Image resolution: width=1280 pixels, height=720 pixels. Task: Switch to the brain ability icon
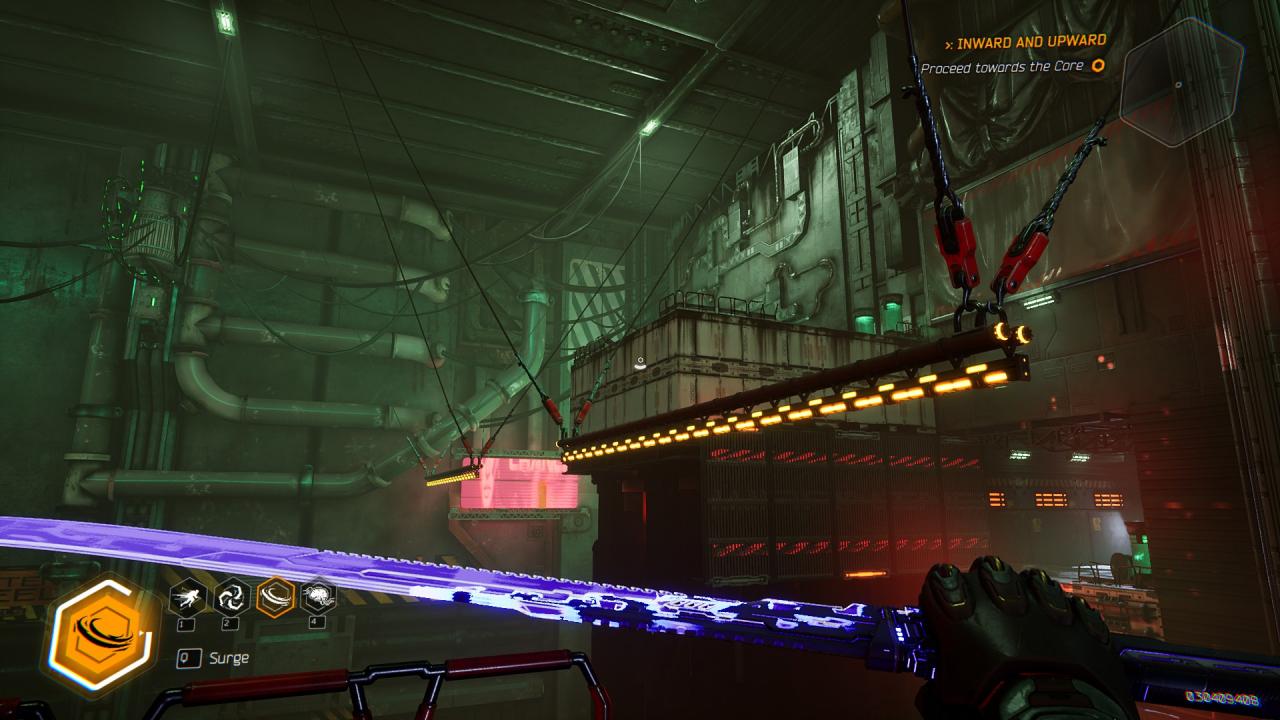click(318, 598)
